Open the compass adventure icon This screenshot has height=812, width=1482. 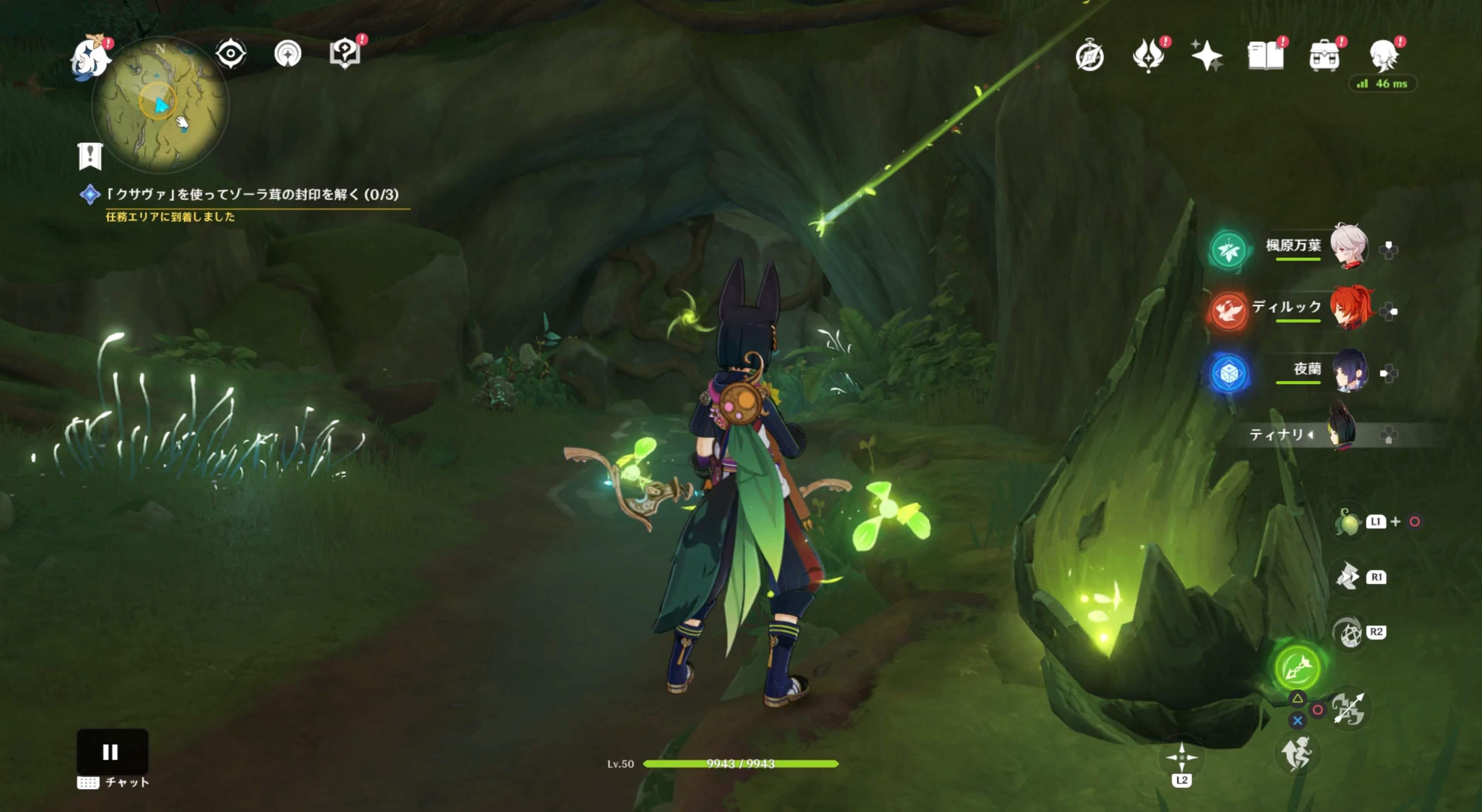(x=1090, y=56)
